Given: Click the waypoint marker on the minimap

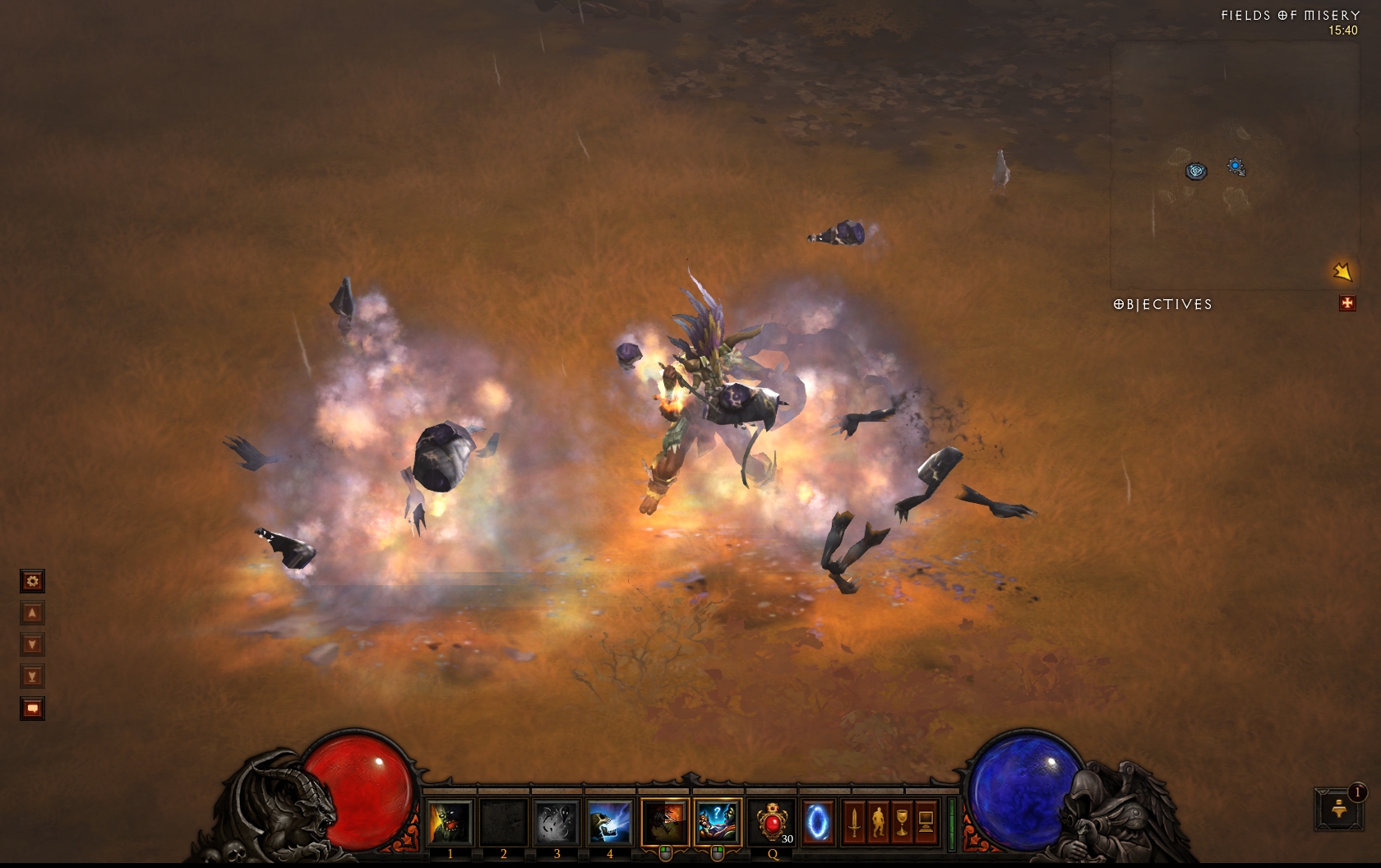Looking at the screenshot, I should tap(1197, 171).
